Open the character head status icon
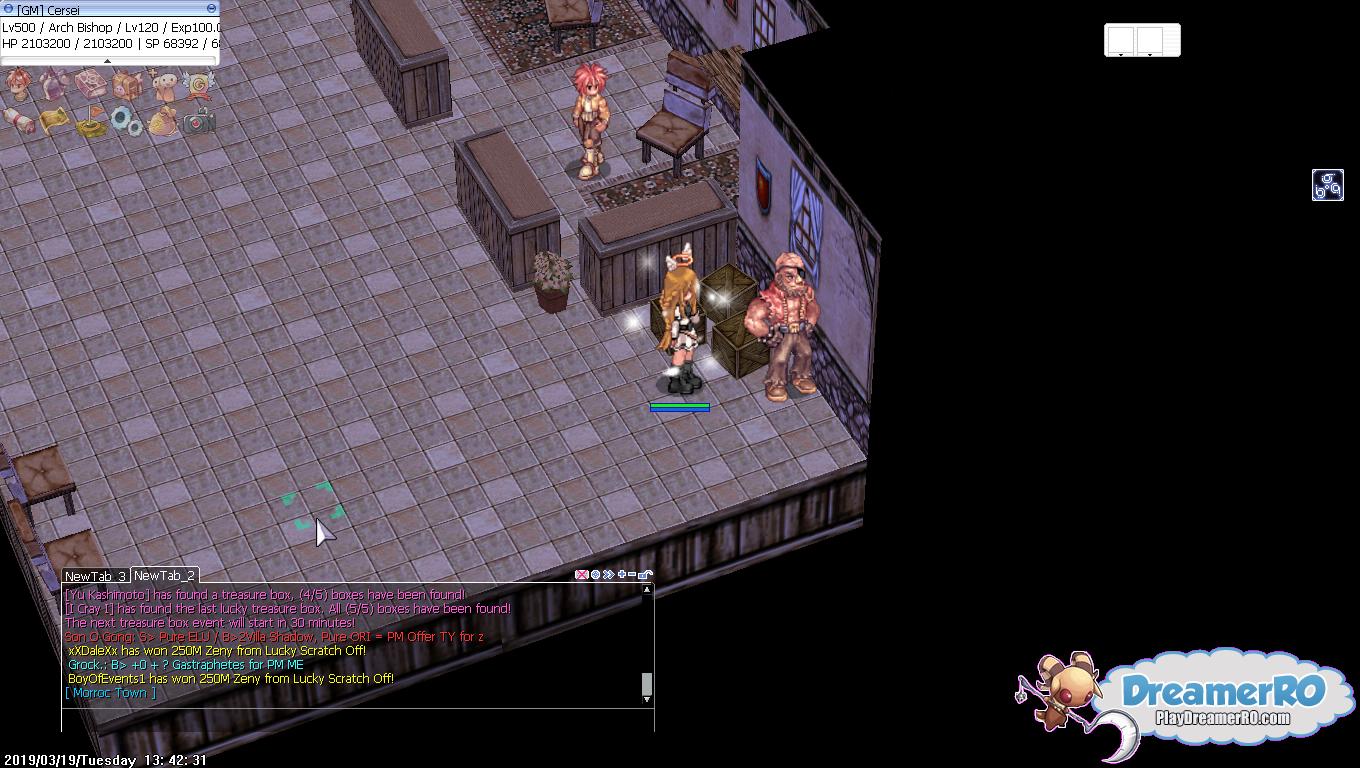 18,84
